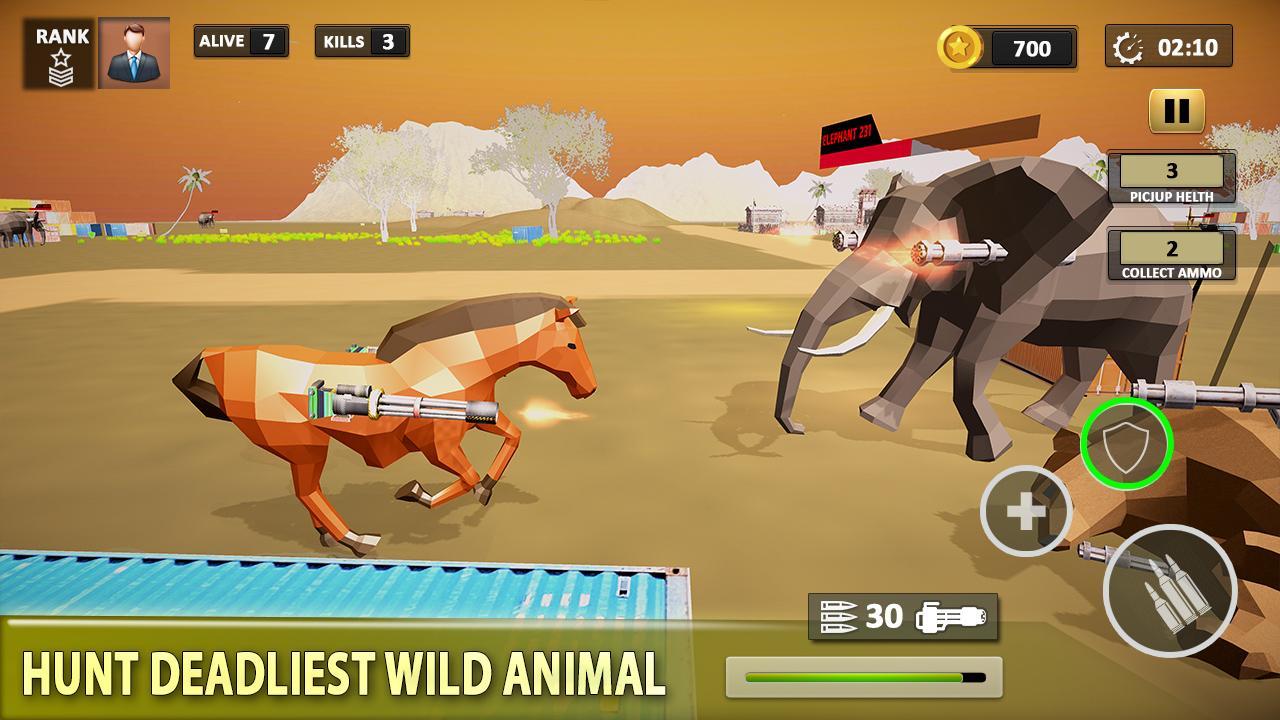This screenshot has height=720, width=1280.
Task: Select the rank star badge
Action: click(62, 53)
